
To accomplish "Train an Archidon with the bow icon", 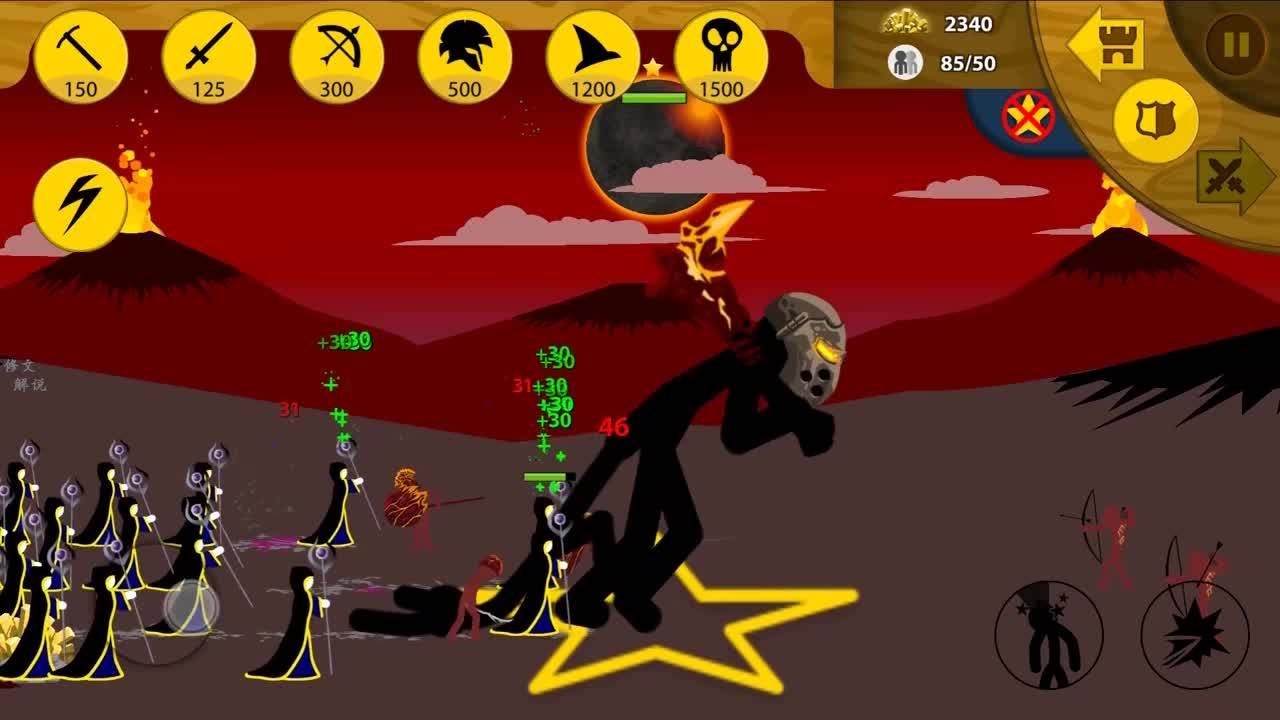I will (x=336, y=57).
